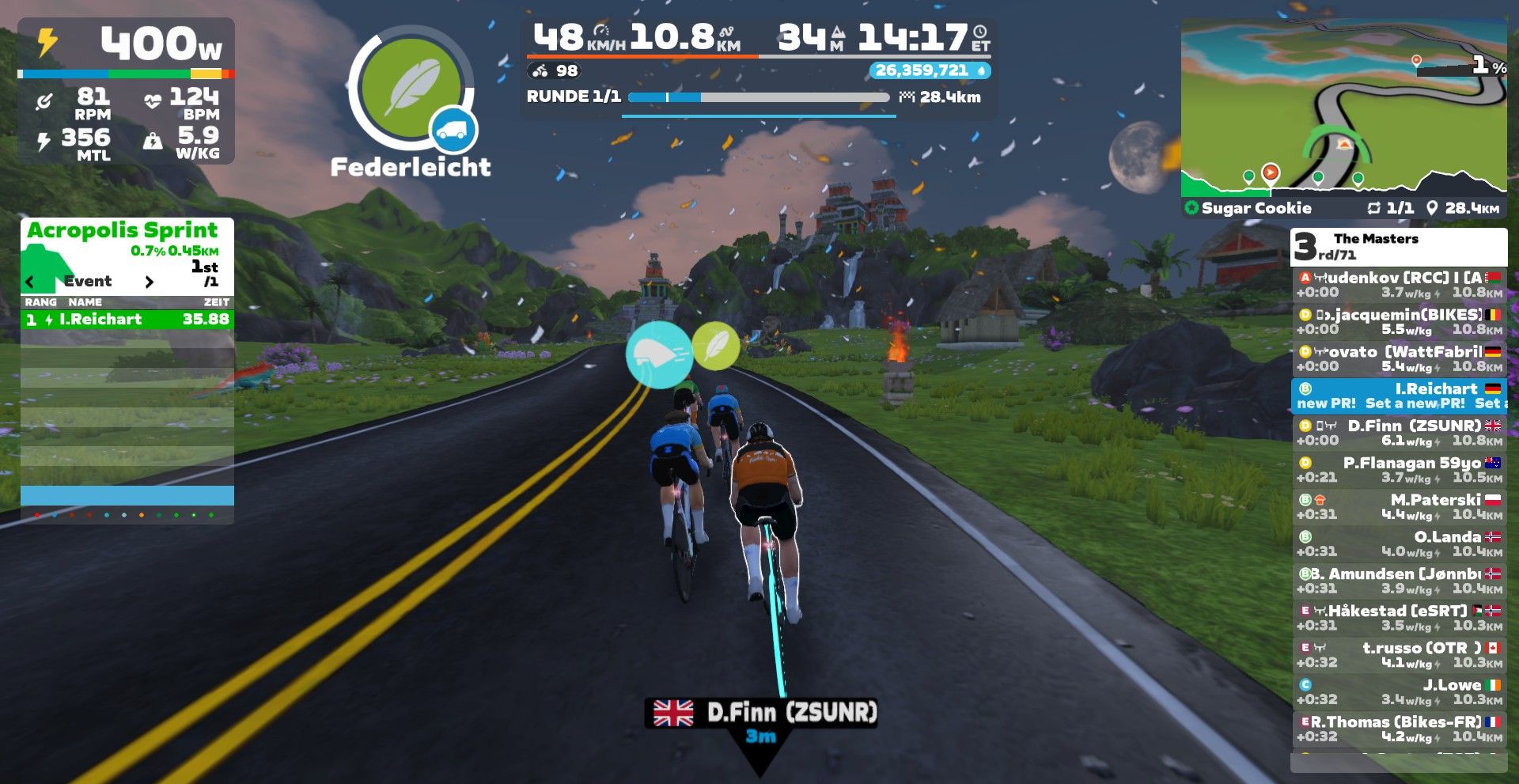The image size is (1519, 784).
Task: Click the Sugar Cookie route label
Action: 1256,208
